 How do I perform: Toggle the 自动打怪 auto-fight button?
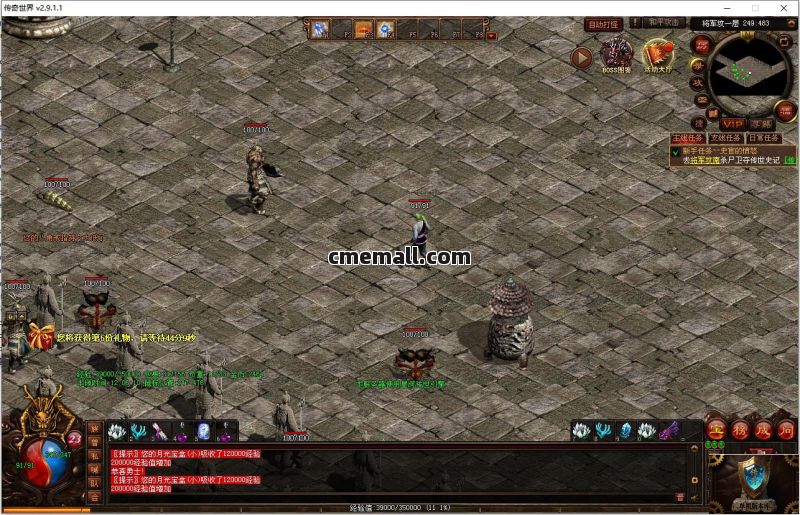pos(603,24)
